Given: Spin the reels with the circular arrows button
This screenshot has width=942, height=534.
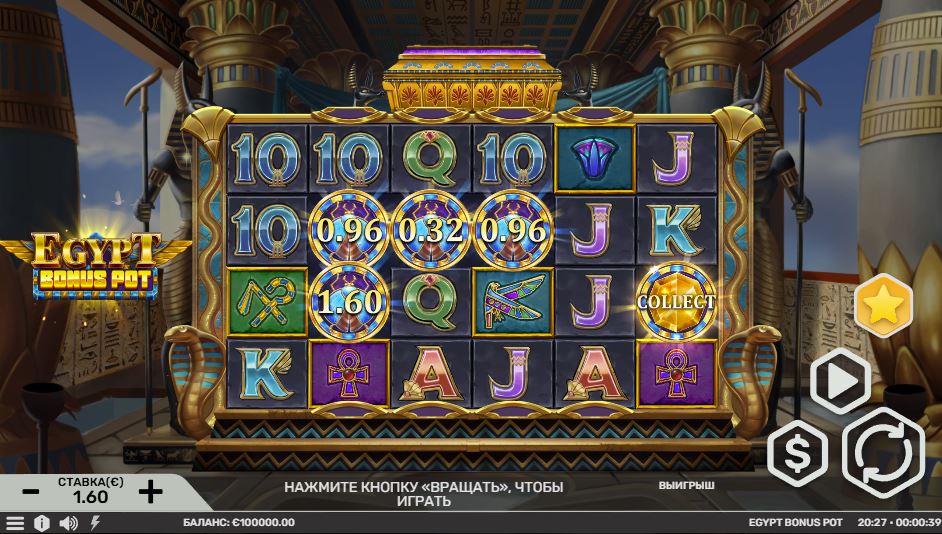Looking at the screenshot, I should click(x=883, y=453).
